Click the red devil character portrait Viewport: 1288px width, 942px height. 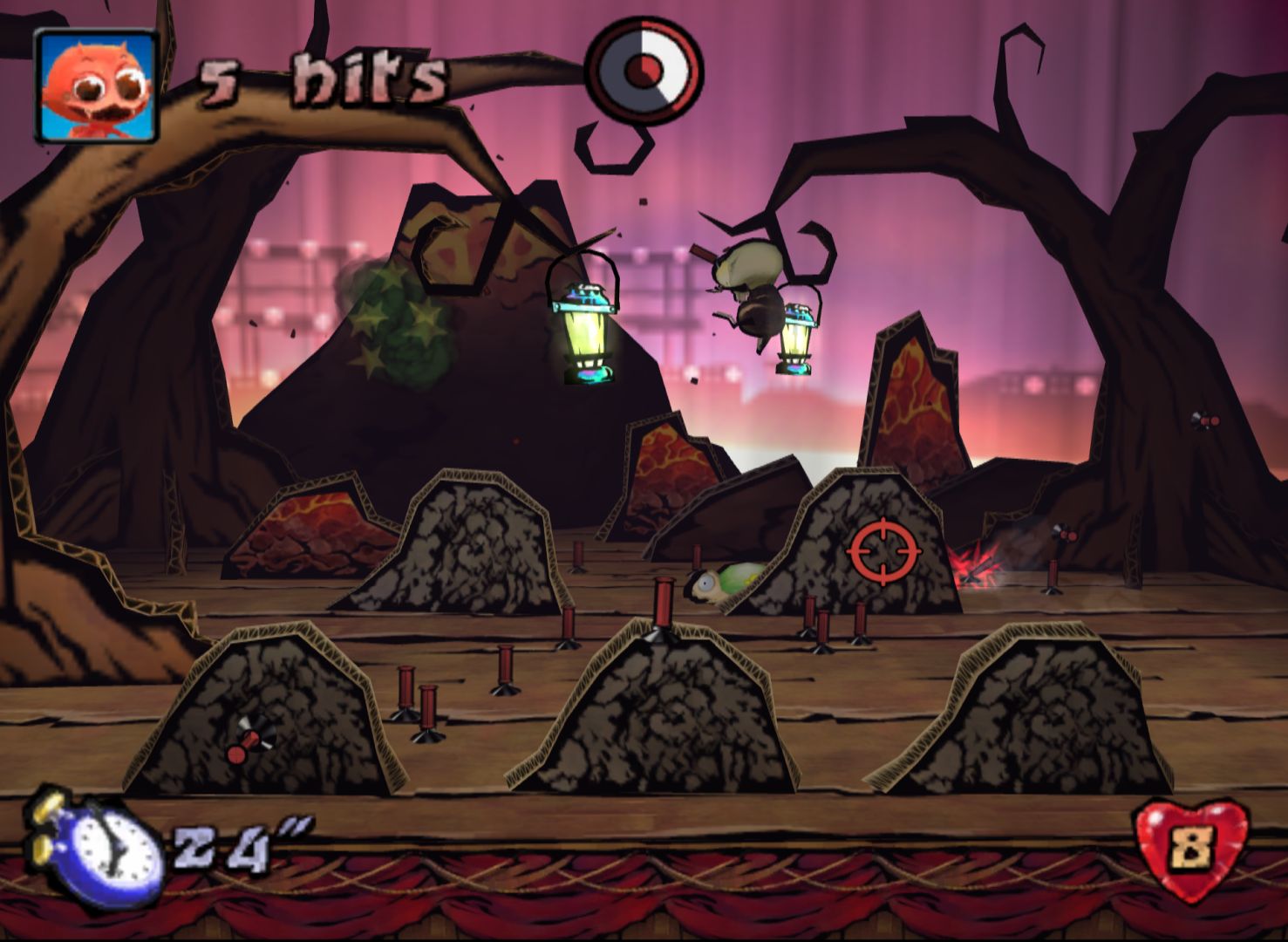click(x=96, y=85)
